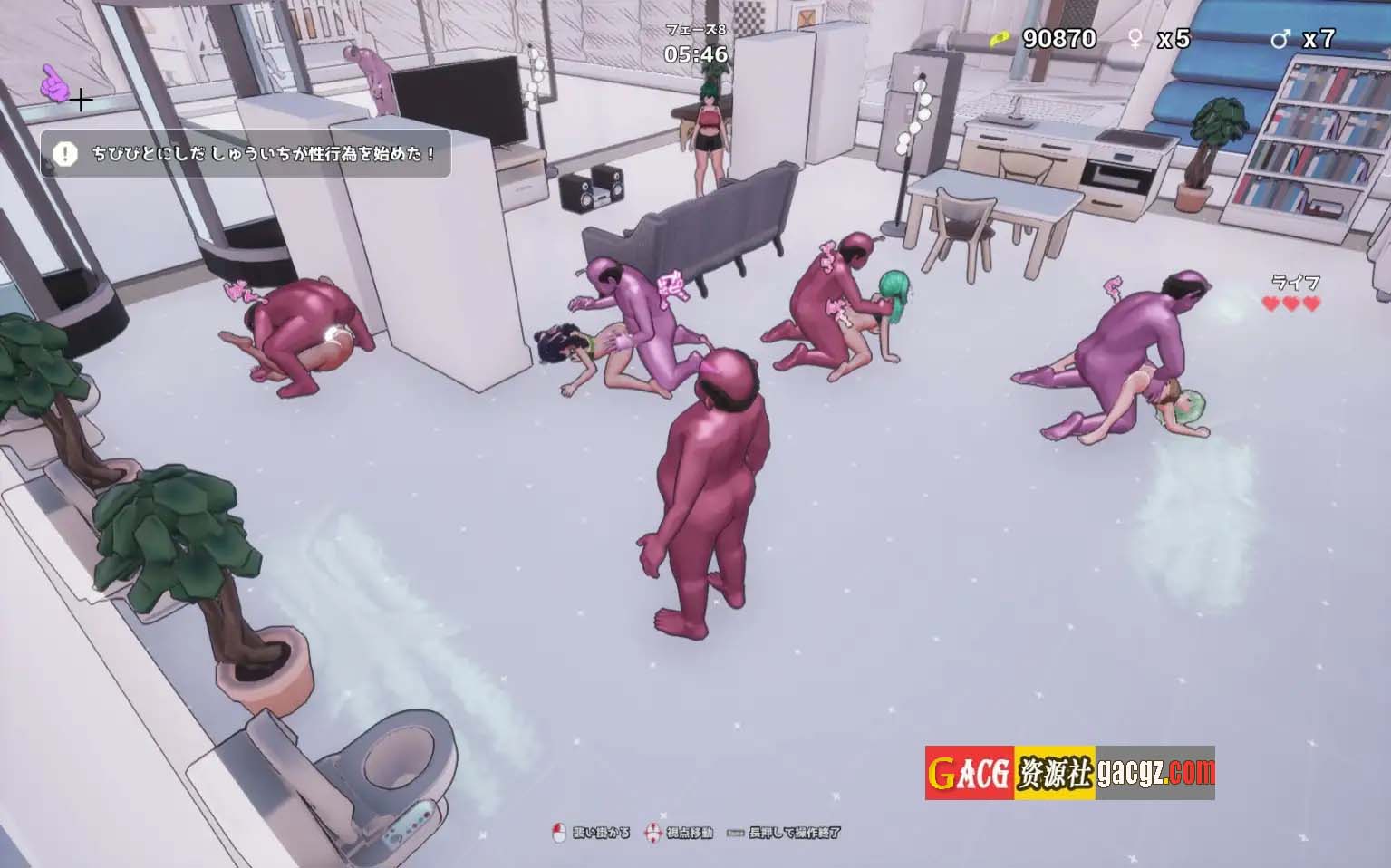This screenshot has height=868, width=1391.
Task: Click the gacgz.com watermark banner
Action: coord(1069,773)
